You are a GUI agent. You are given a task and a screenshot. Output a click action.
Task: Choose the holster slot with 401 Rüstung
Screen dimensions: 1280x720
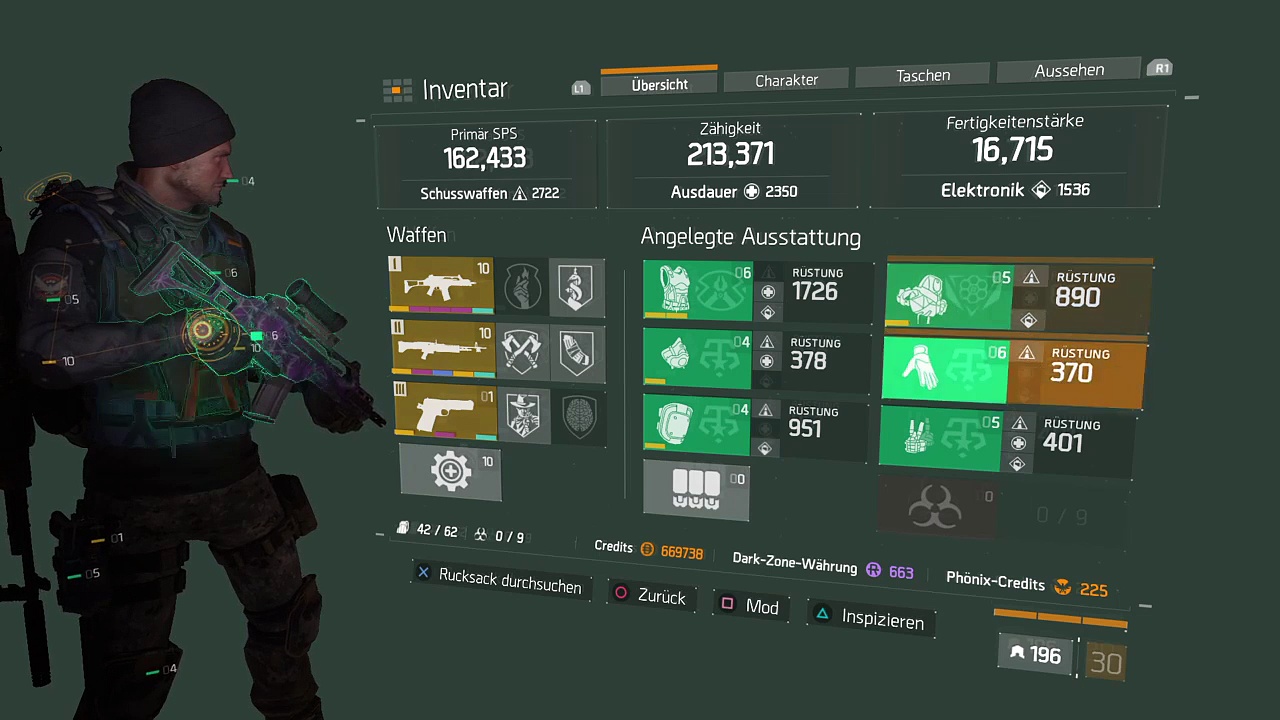tap(940, 439)
